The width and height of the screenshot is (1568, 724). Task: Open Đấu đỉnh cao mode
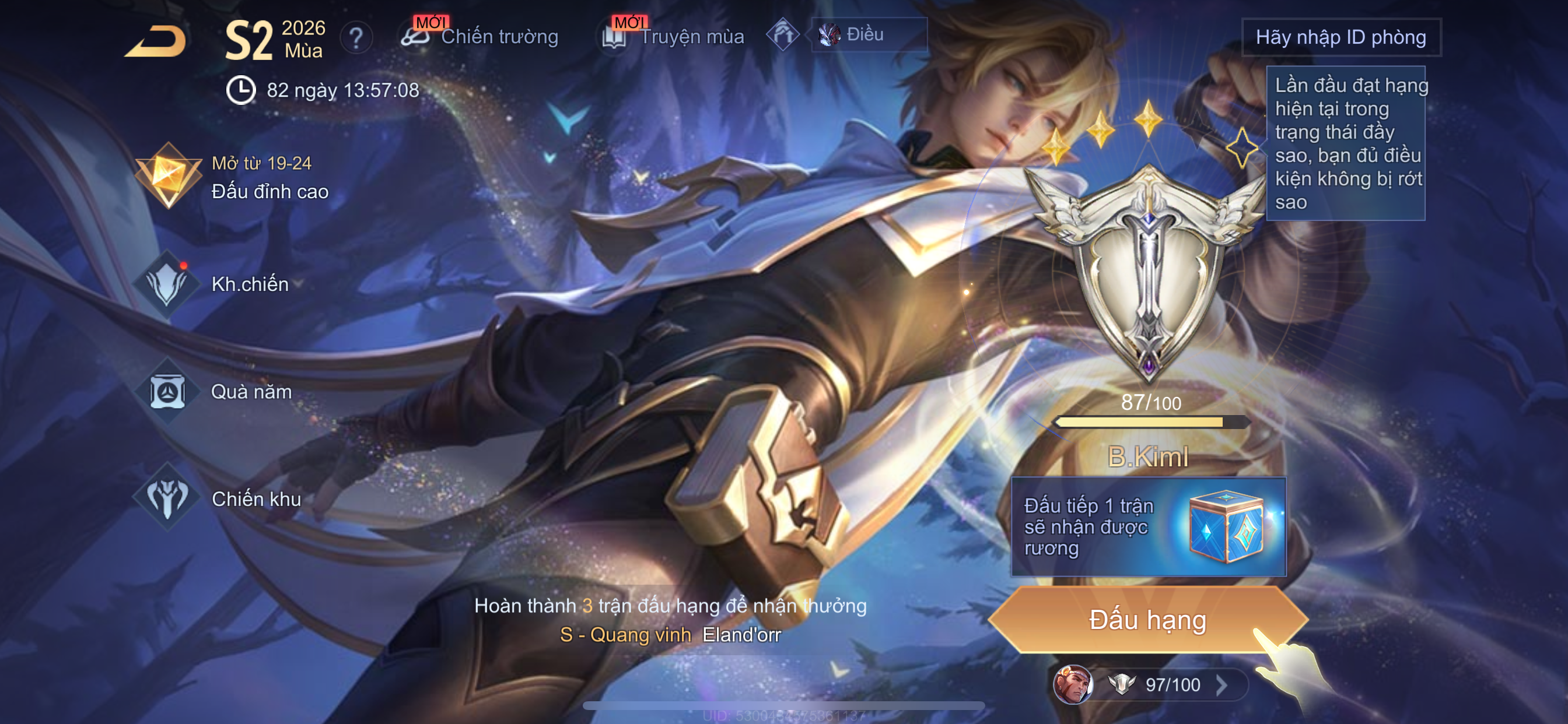232,177
